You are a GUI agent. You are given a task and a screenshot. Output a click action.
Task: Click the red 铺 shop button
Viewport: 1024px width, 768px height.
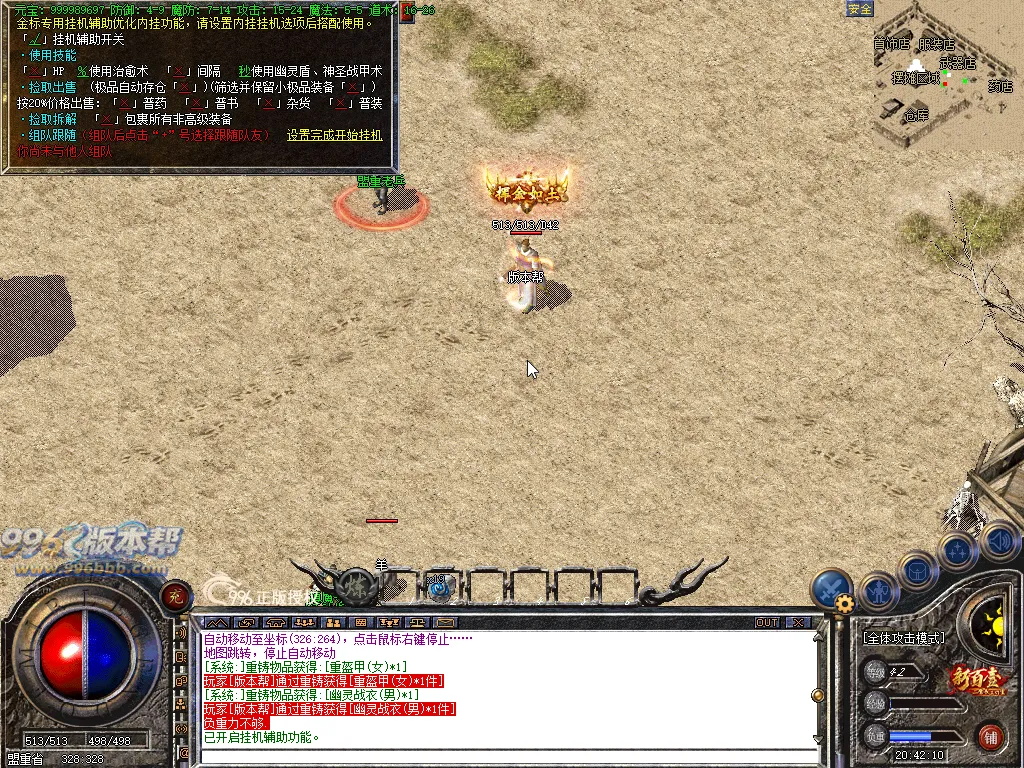(x=992, y=738)
